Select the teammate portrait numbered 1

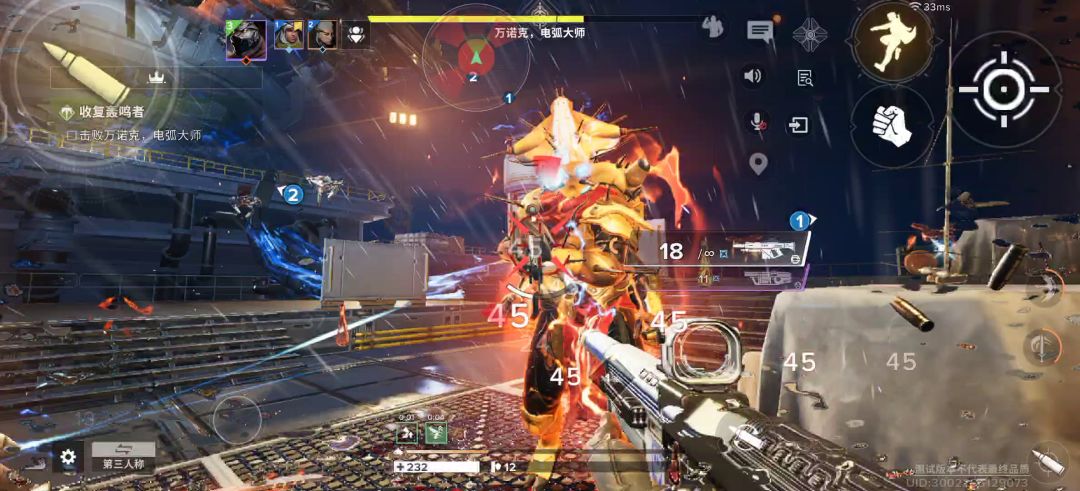pyautogui.click(x=289, y=36)
